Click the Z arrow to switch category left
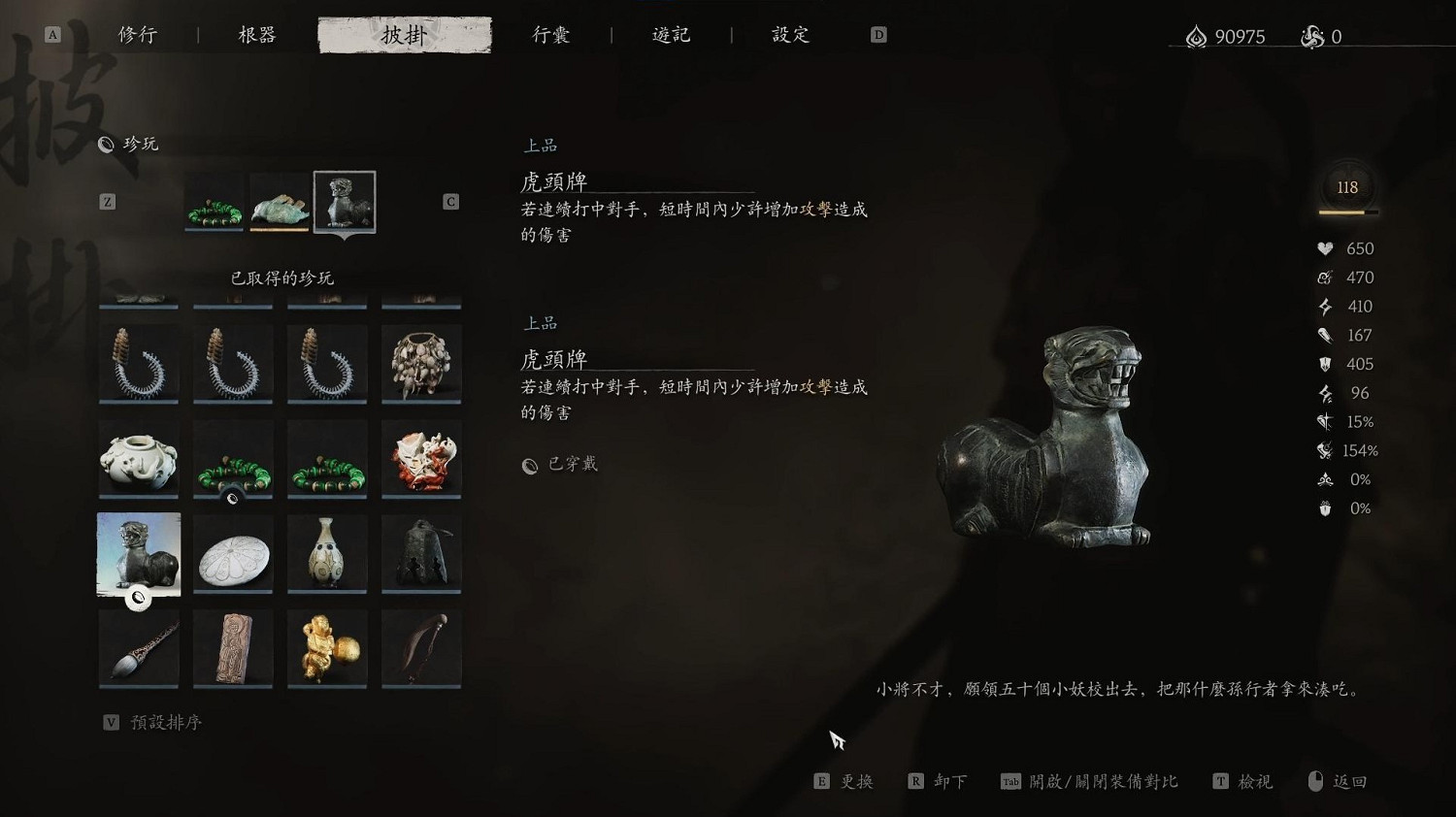 click(109, 202)
